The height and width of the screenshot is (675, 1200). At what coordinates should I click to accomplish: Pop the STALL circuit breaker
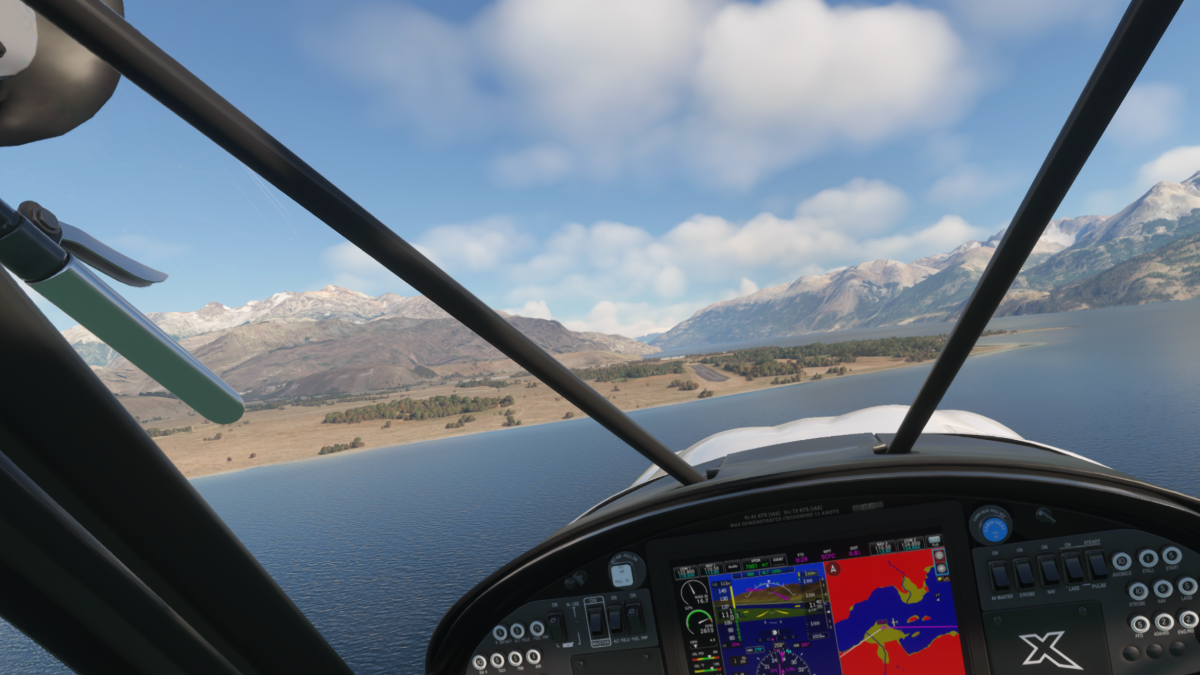tap(1148, 559)
